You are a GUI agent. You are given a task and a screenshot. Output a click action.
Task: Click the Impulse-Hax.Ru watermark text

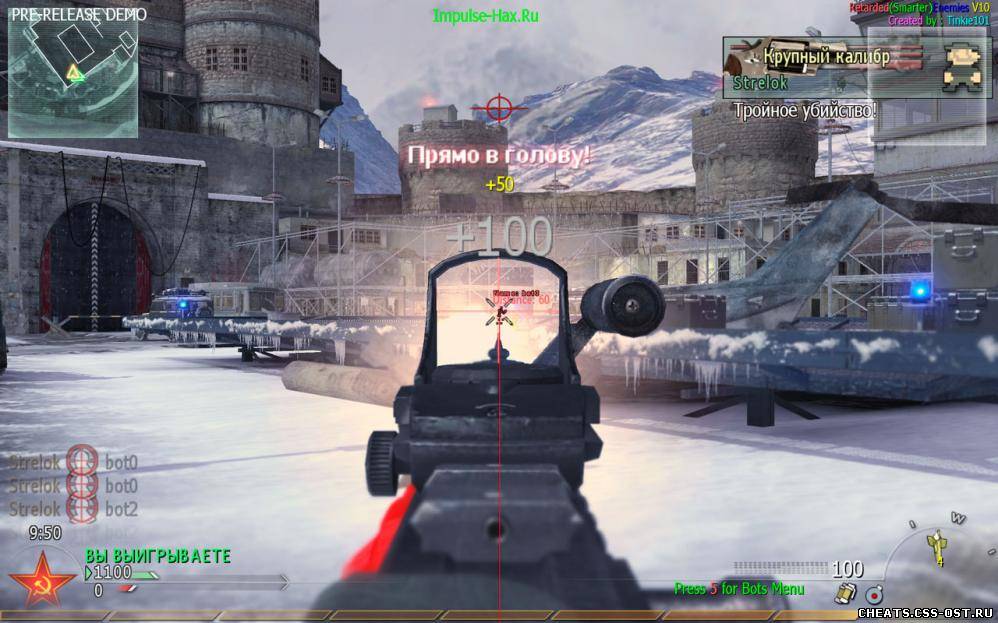point(485,16)
